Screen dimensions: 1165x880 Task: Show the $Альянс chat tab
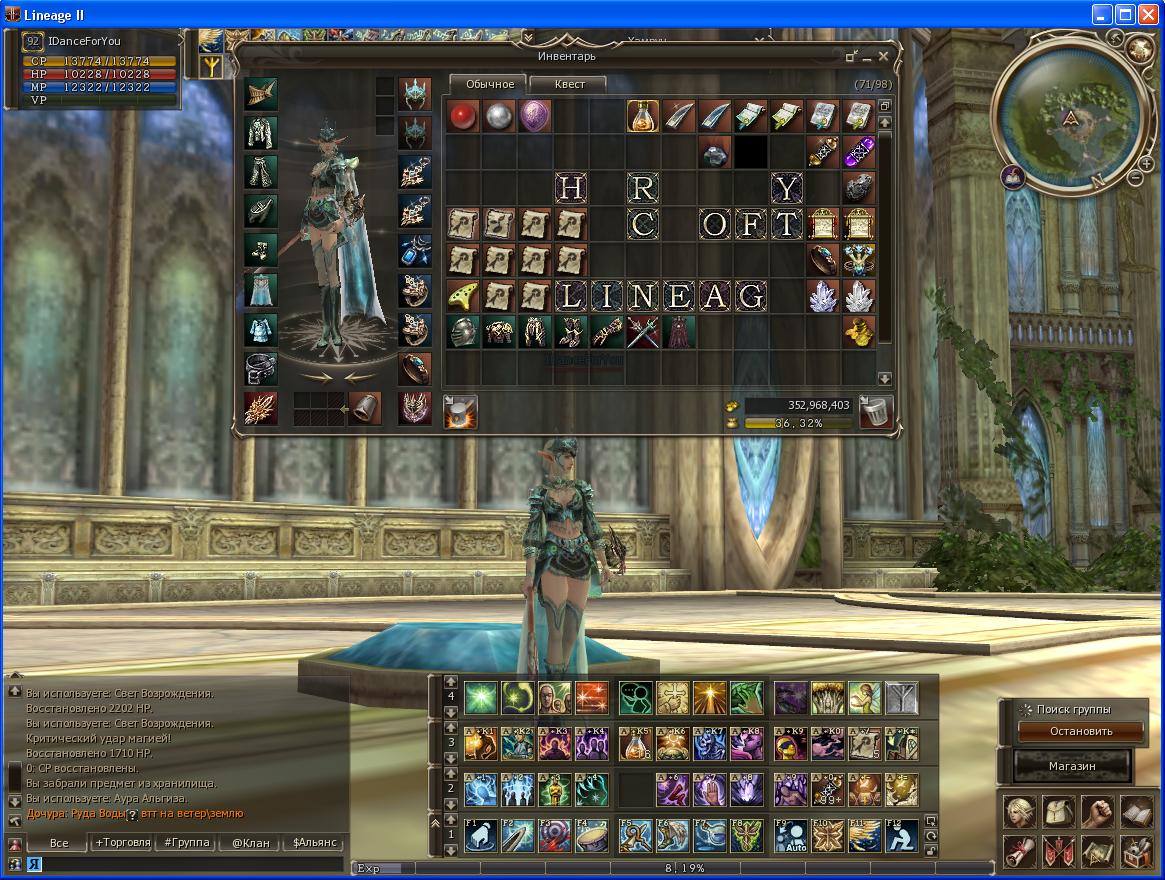(x=314, y=843)
